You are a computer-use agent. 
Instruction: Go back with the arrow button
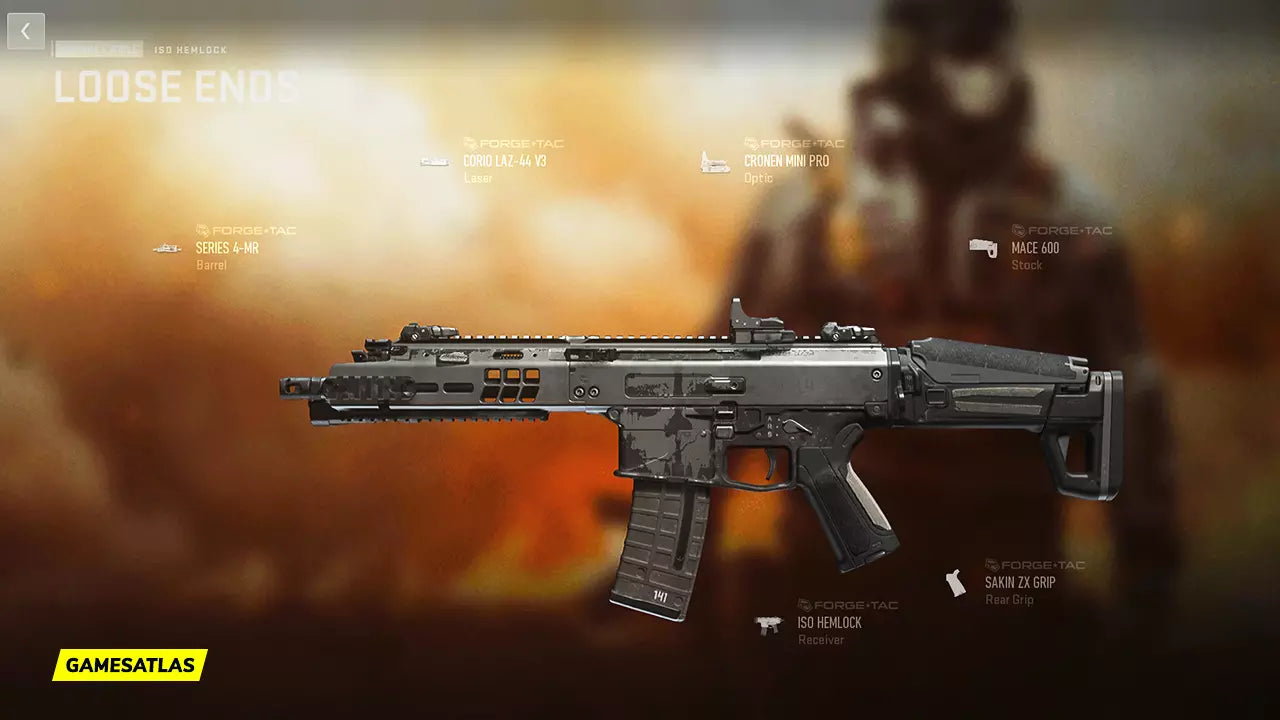point(26,31)
